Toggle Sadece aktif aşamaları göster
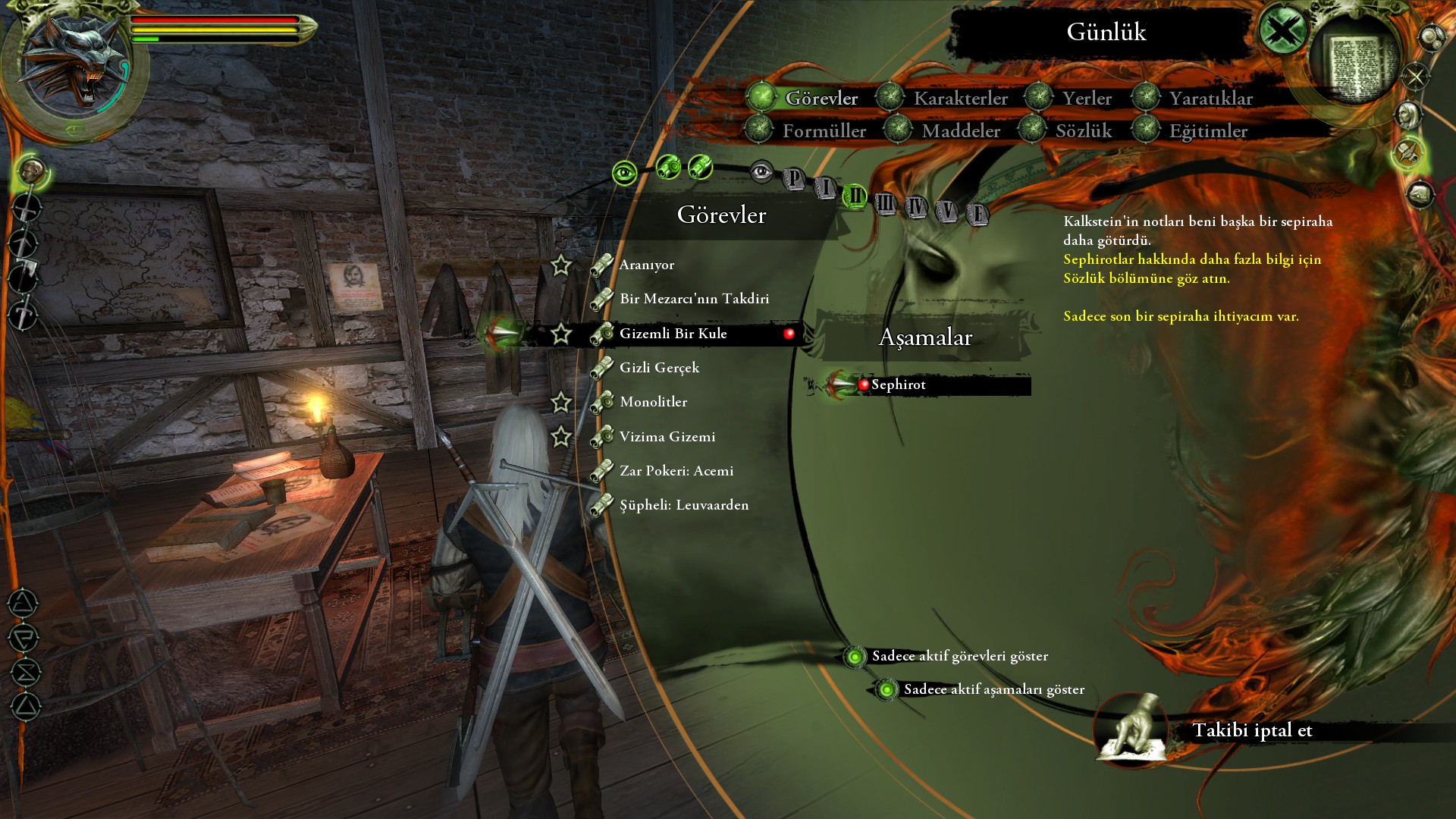The width and height of the screenshot is (1456, 819). click(886, 690)
